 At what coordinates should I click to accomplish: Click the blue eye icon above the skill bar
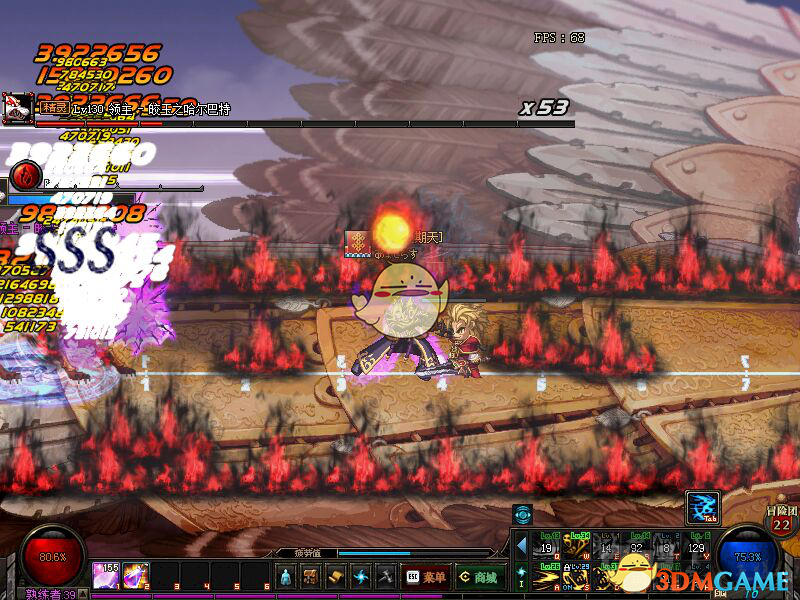pos(522,514)
